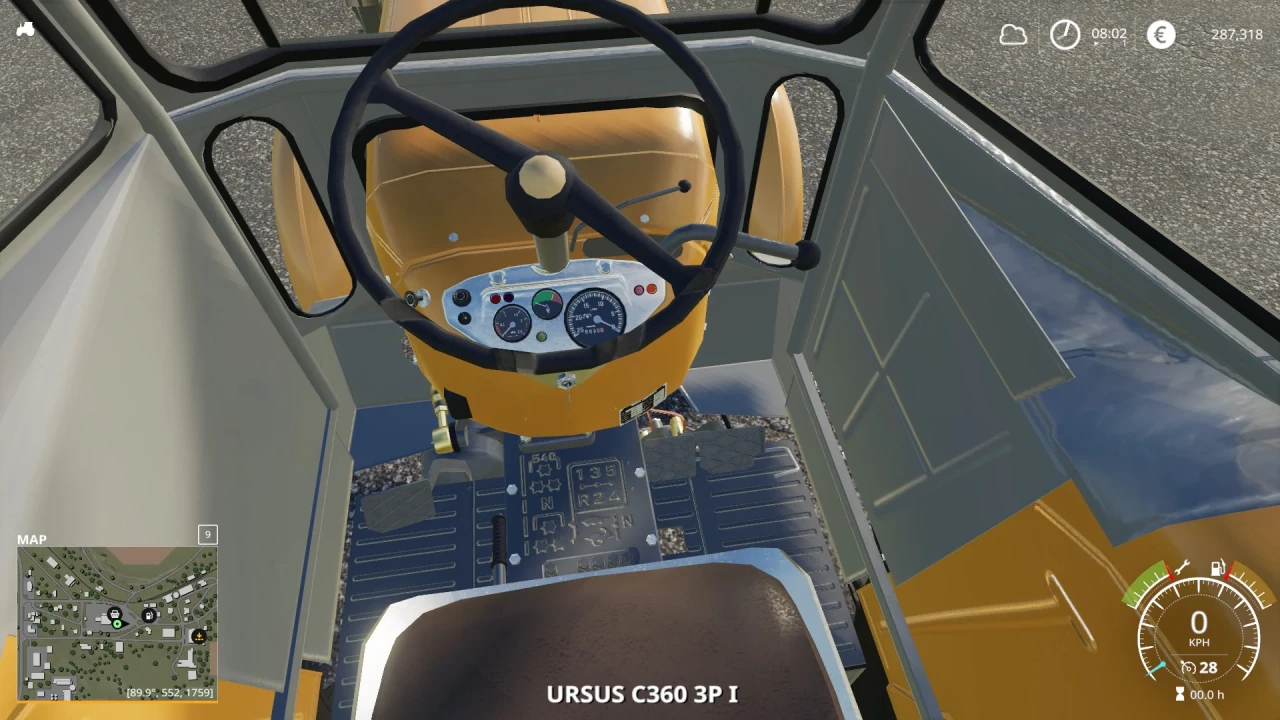The image size is (1280, 720).
Task: Open finances via the euro coin icon
Action: pyautogui.click(x=1160, y=35)
